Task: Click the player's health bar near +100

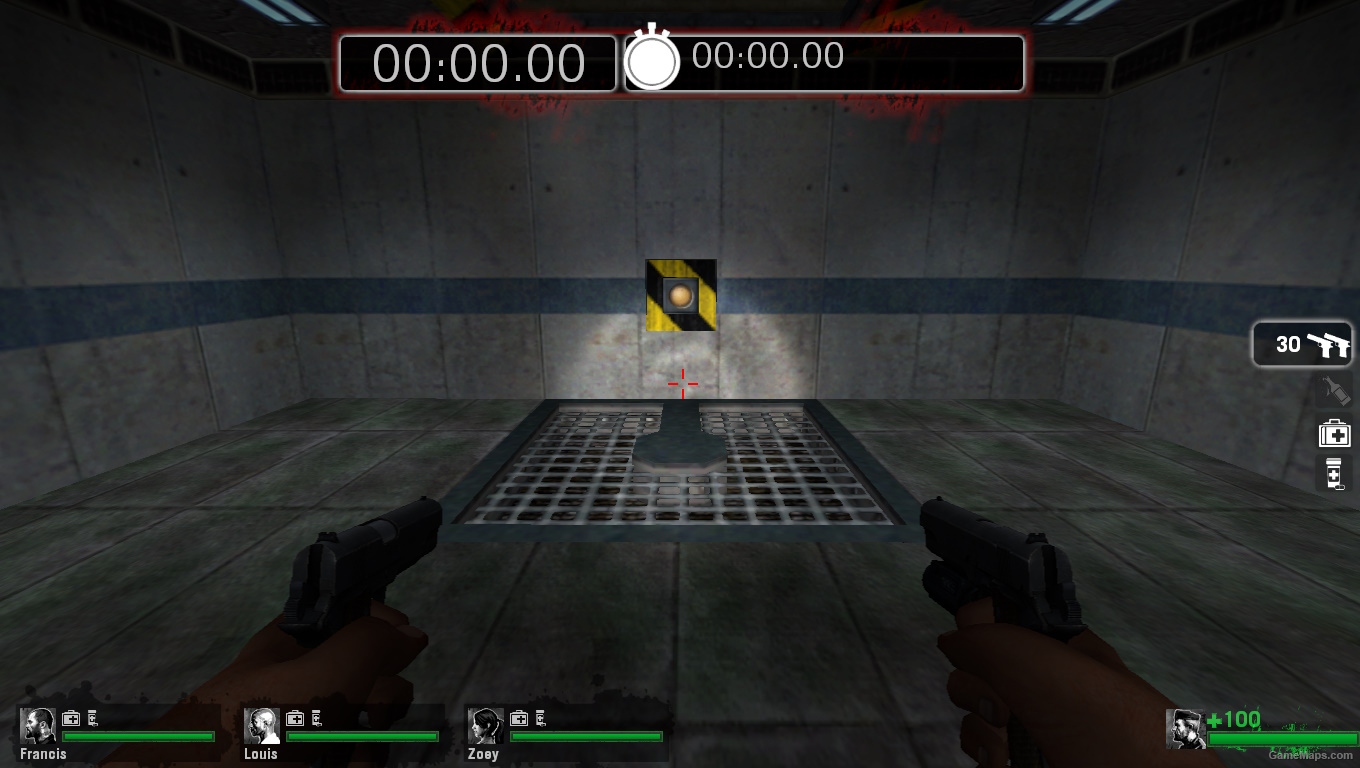Action: (x=1283, y=738)
